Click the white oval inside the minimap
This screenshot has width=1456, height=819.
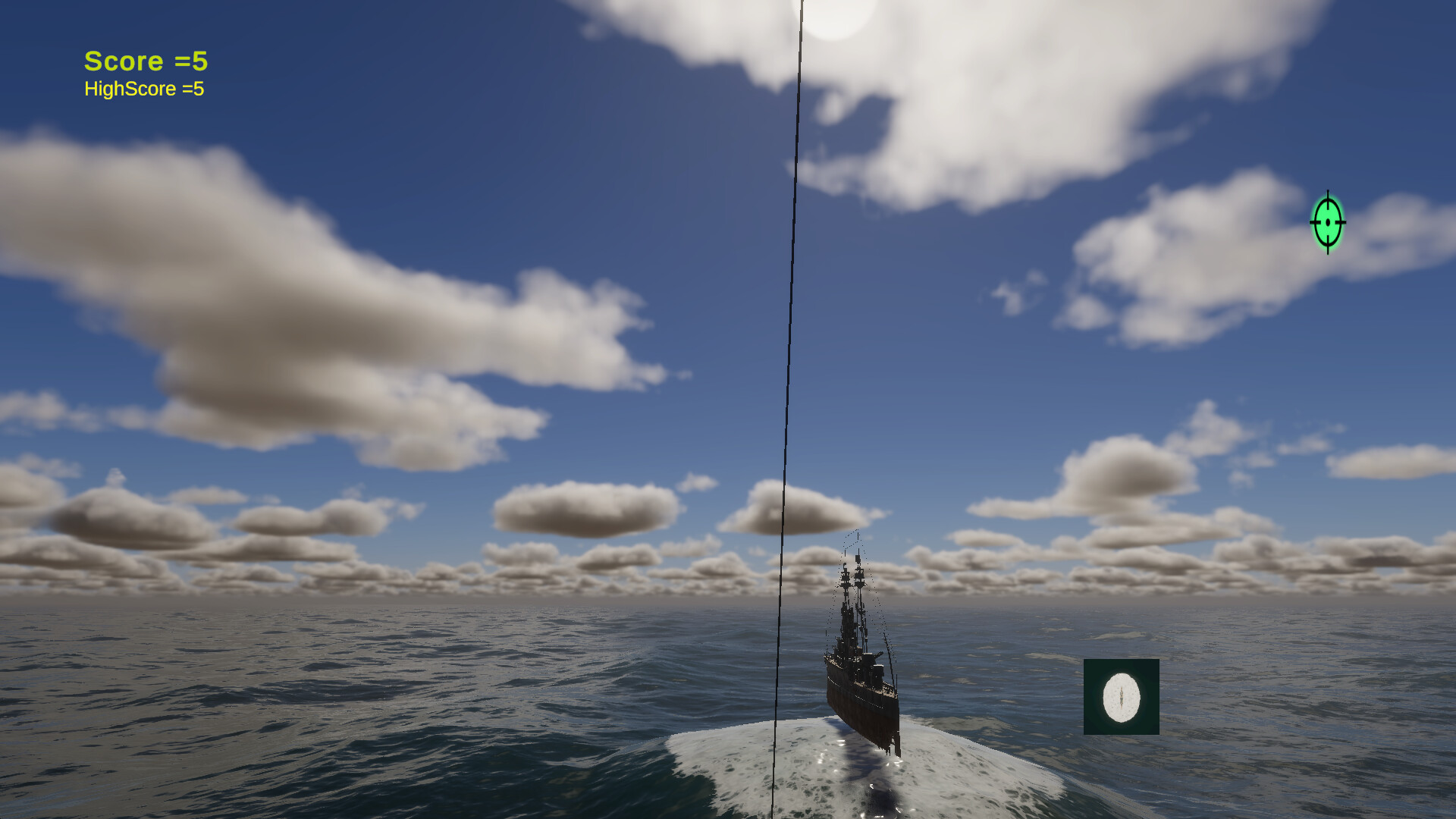point(1121,696)
